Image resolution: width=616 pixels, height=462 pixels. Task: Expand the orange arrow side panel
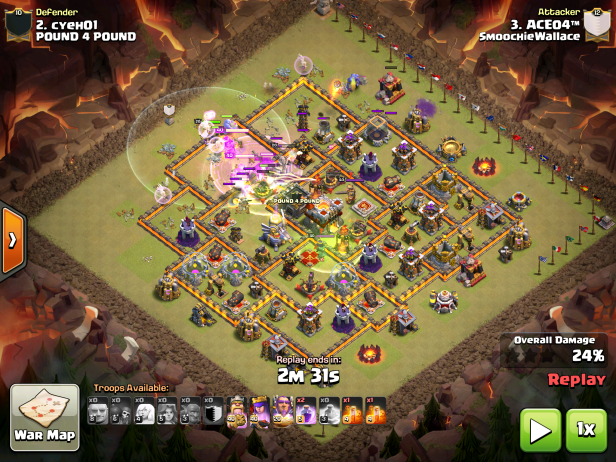tap(12, 240)
